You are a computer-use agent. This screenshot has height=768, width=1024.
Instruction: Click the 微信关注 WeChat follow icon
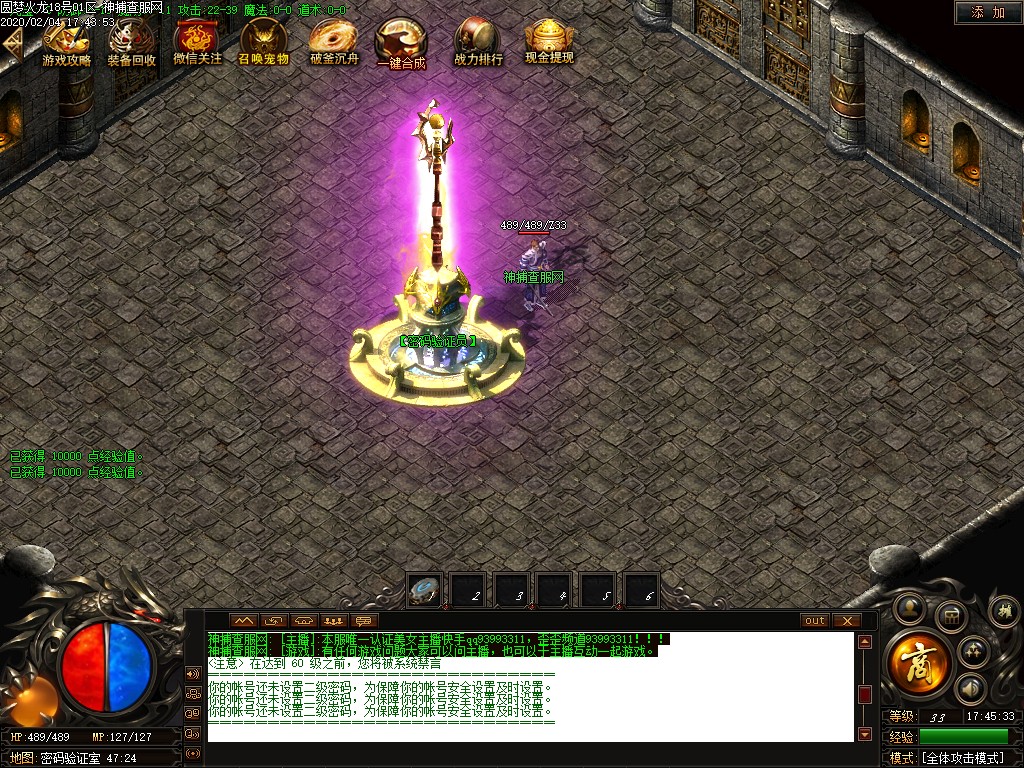pyautogui.click(x=197, y=43)
